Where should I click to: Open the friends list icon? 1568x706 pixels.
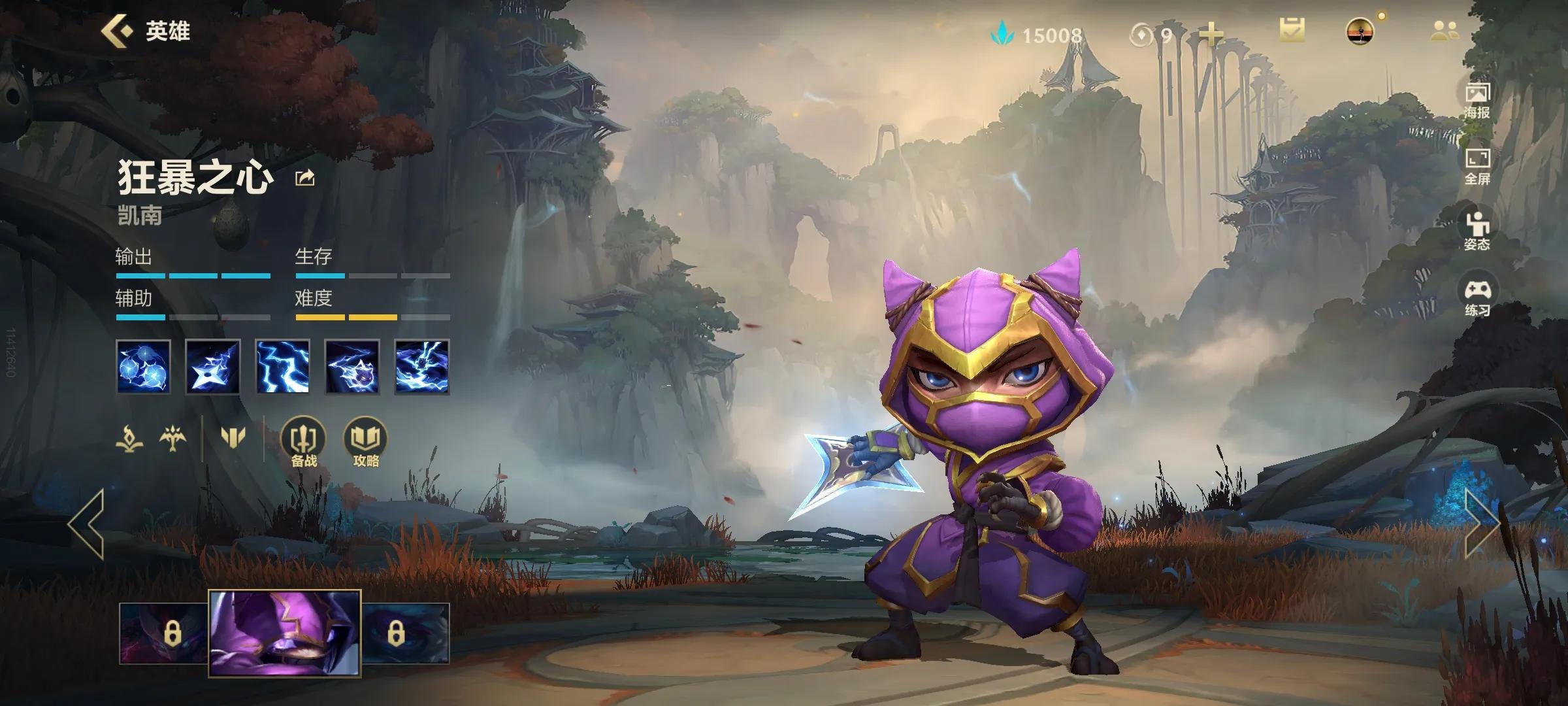[x=1445, y=31]
